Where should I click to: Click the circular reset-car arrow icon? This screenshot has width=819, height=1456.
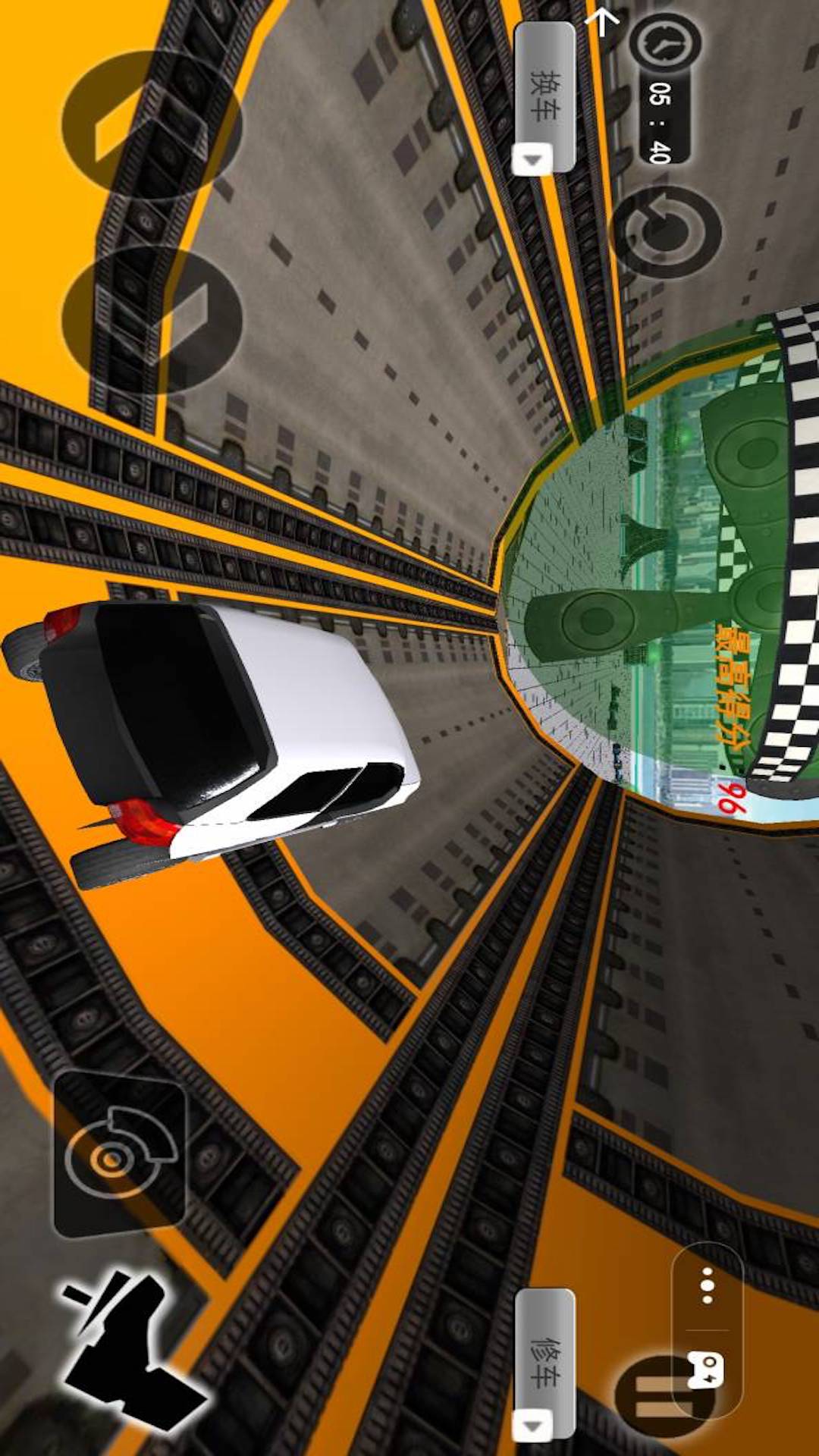click(x=666, y=232)
